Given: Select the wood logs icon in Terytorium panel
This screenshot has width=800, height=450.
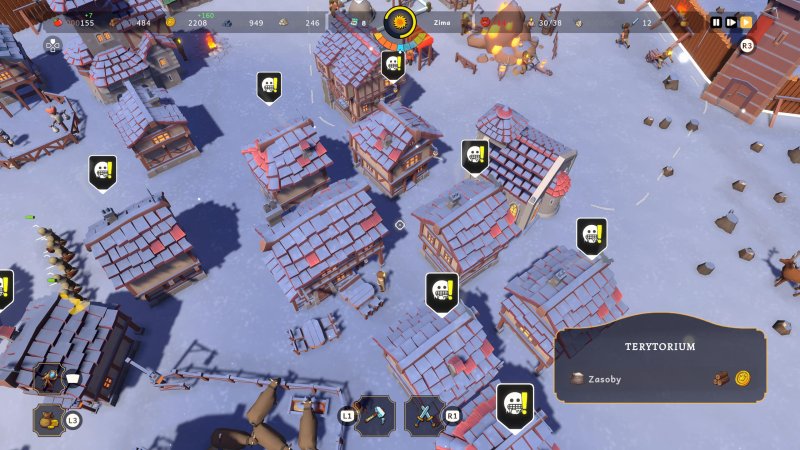Looking at the screenshot, I should point(722,379).
